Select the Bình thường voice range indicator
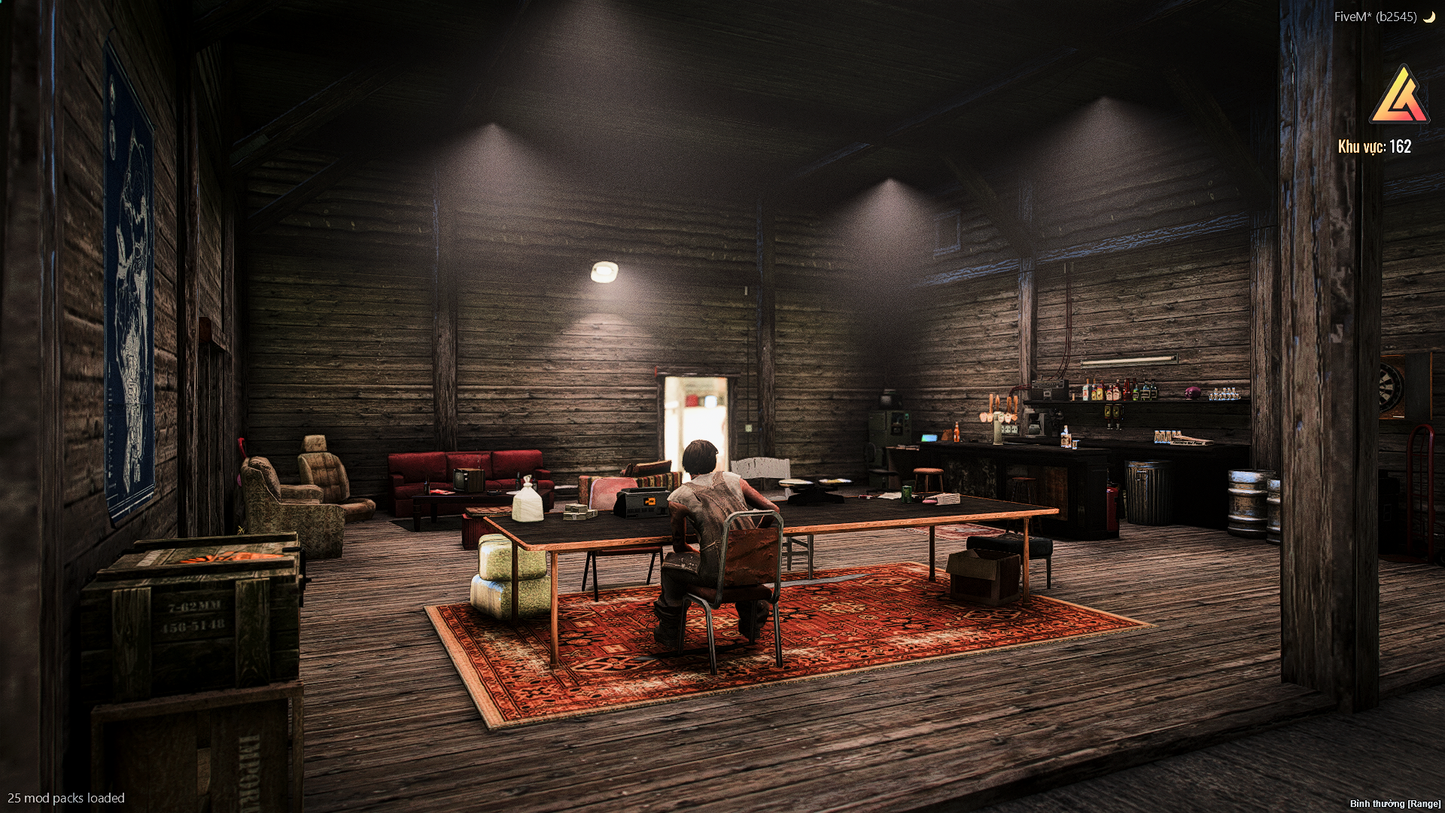The image size is (1445, 813). pos(1395,803)
